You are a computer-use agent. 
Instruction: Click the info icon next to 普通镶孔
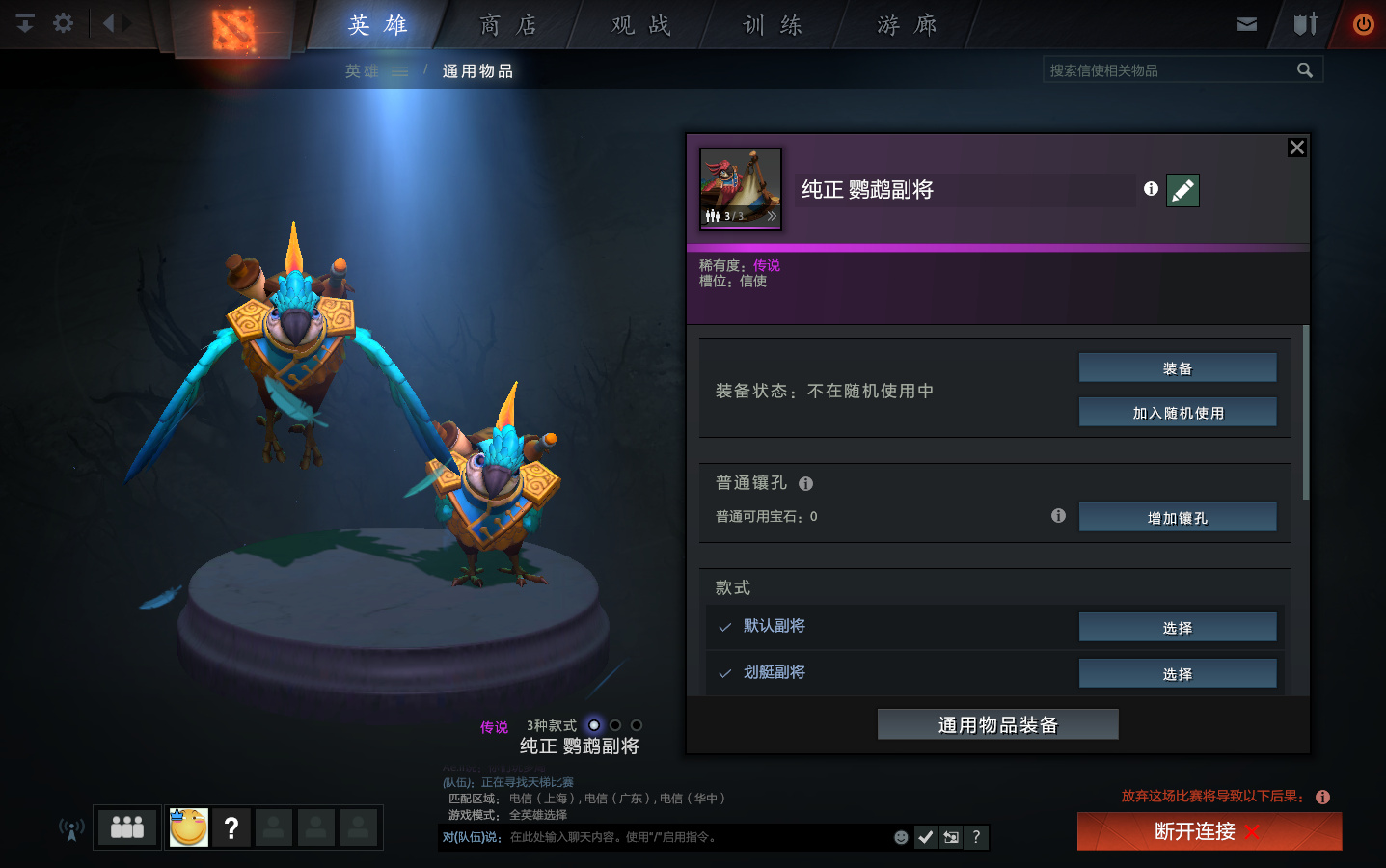click(806, 483)
